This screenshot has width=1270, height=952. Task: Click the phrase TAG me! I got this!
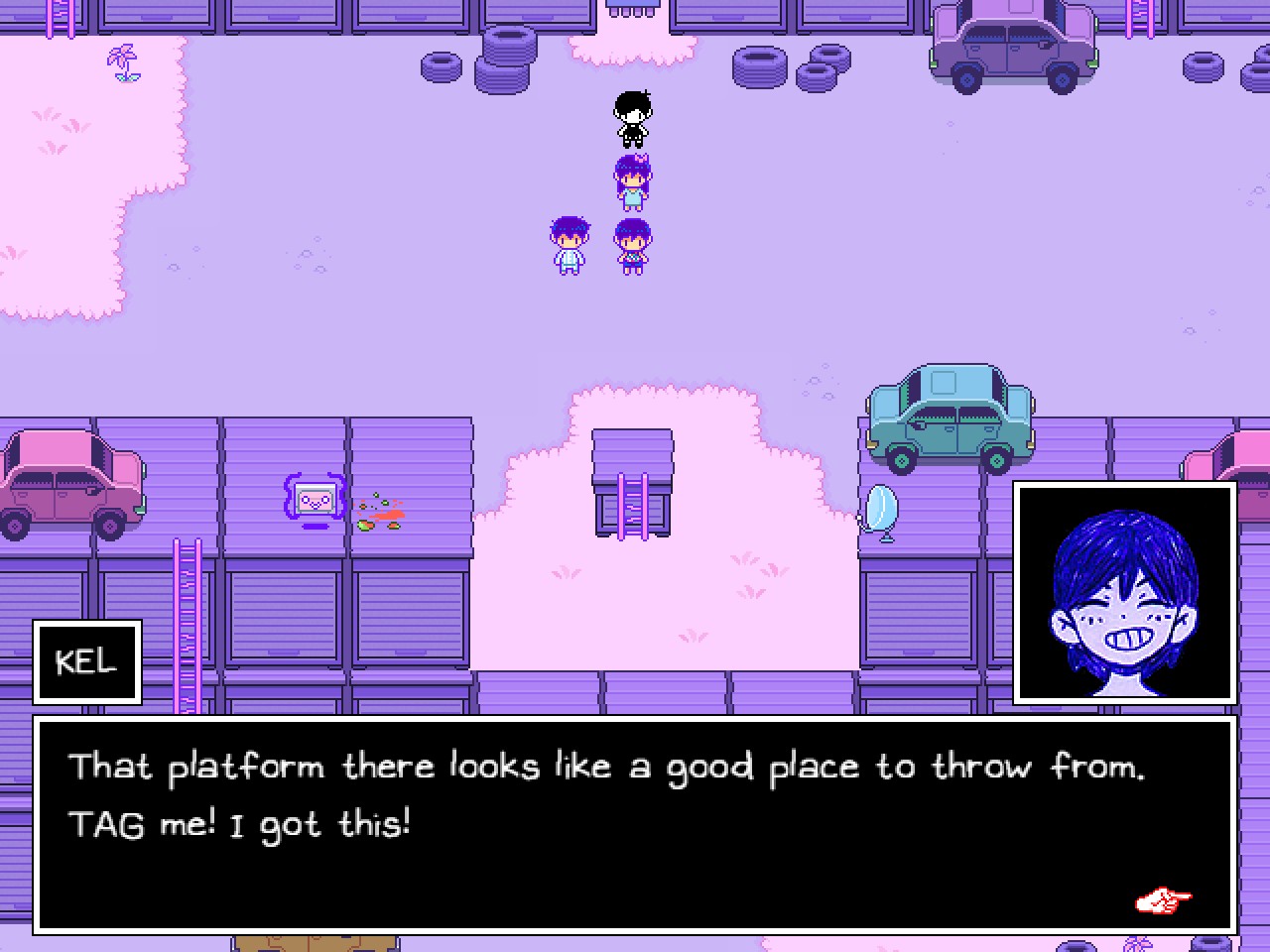pyautogui.click(x=241, y=823)
